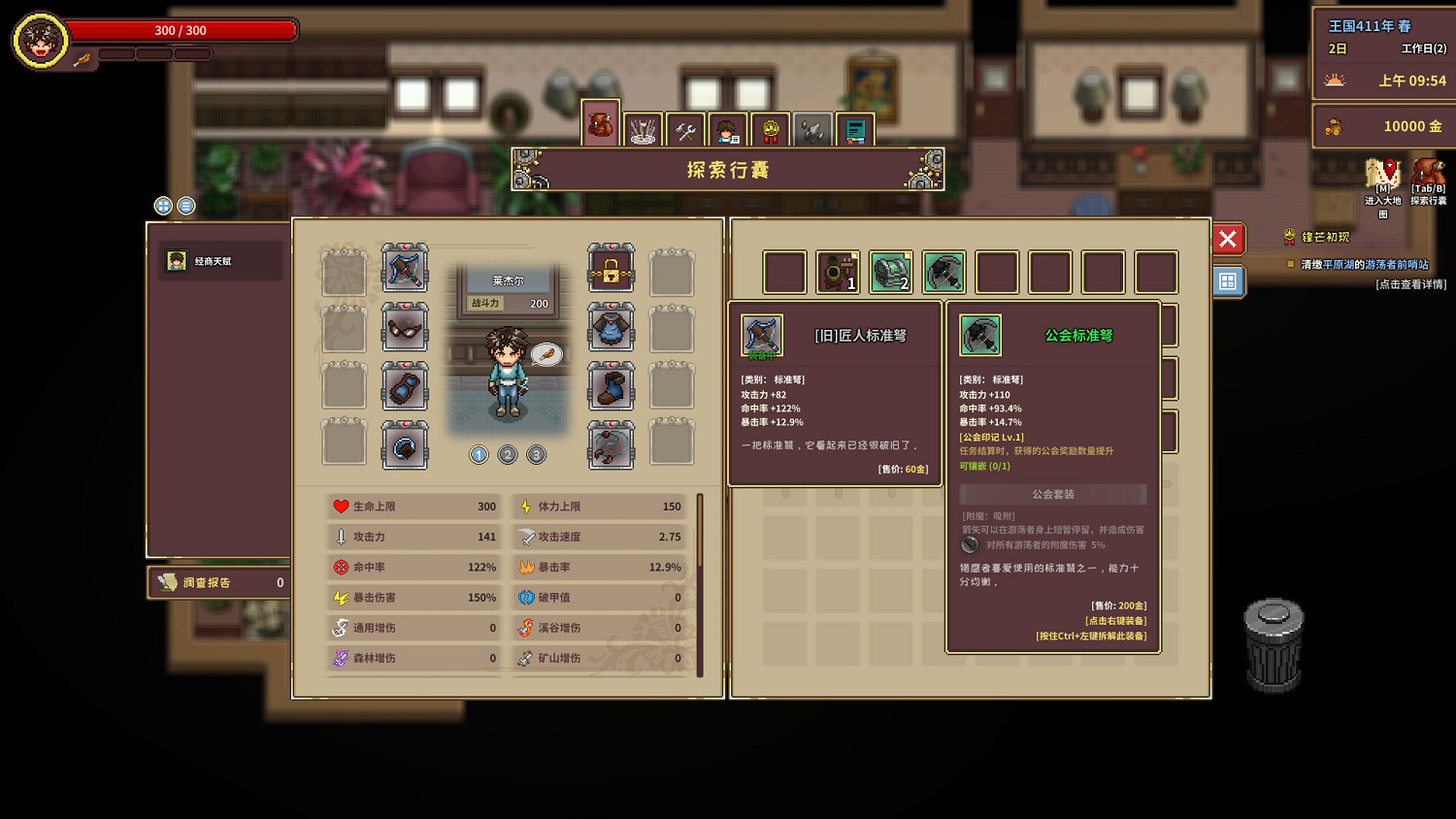Select character equipment page 2
Image resolution: width=1456 pixels, height=819 pixels.
[x=508, y=454]
